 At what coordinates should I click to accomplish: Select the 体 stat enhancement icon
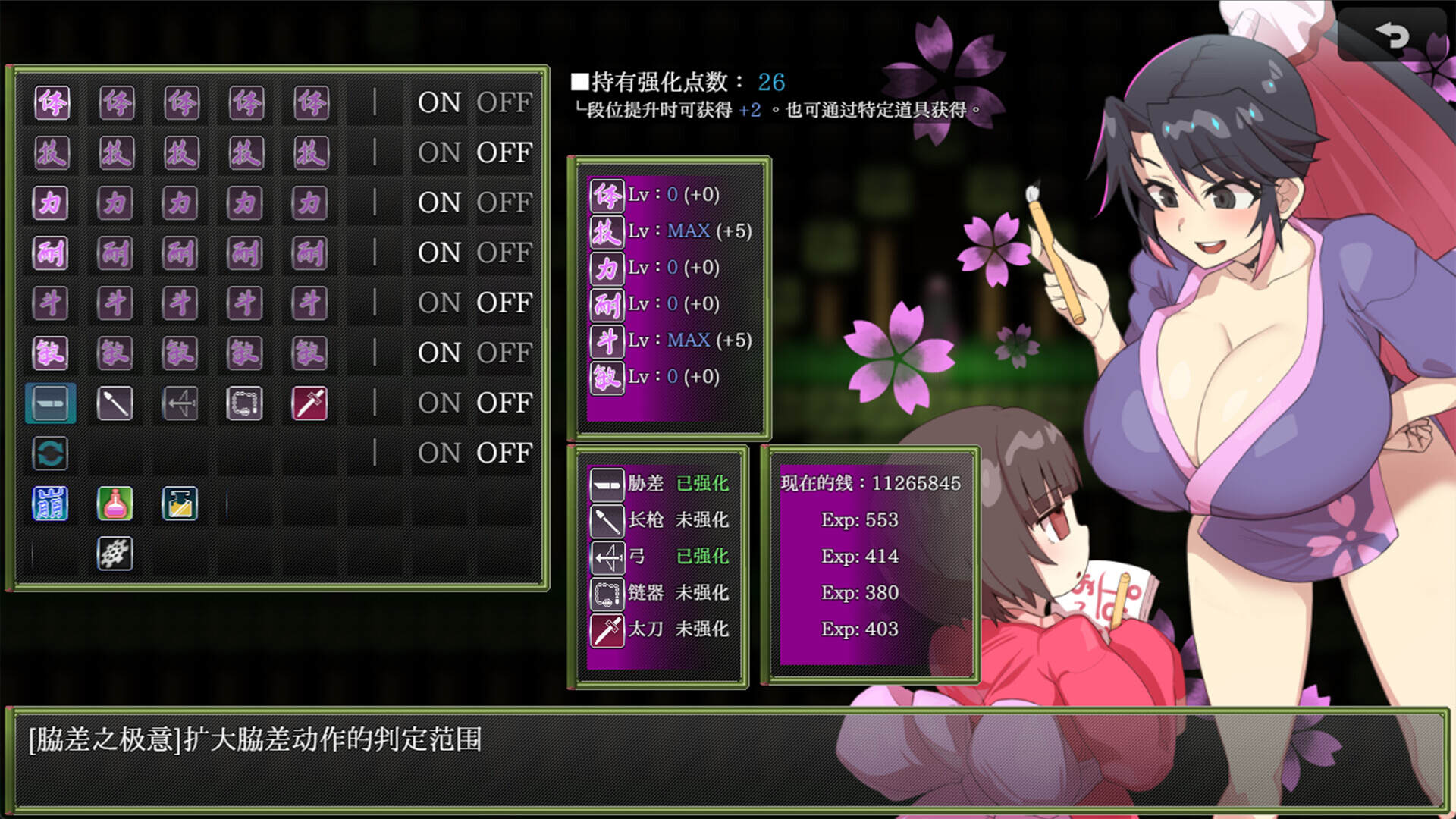(x=50, y=103)
